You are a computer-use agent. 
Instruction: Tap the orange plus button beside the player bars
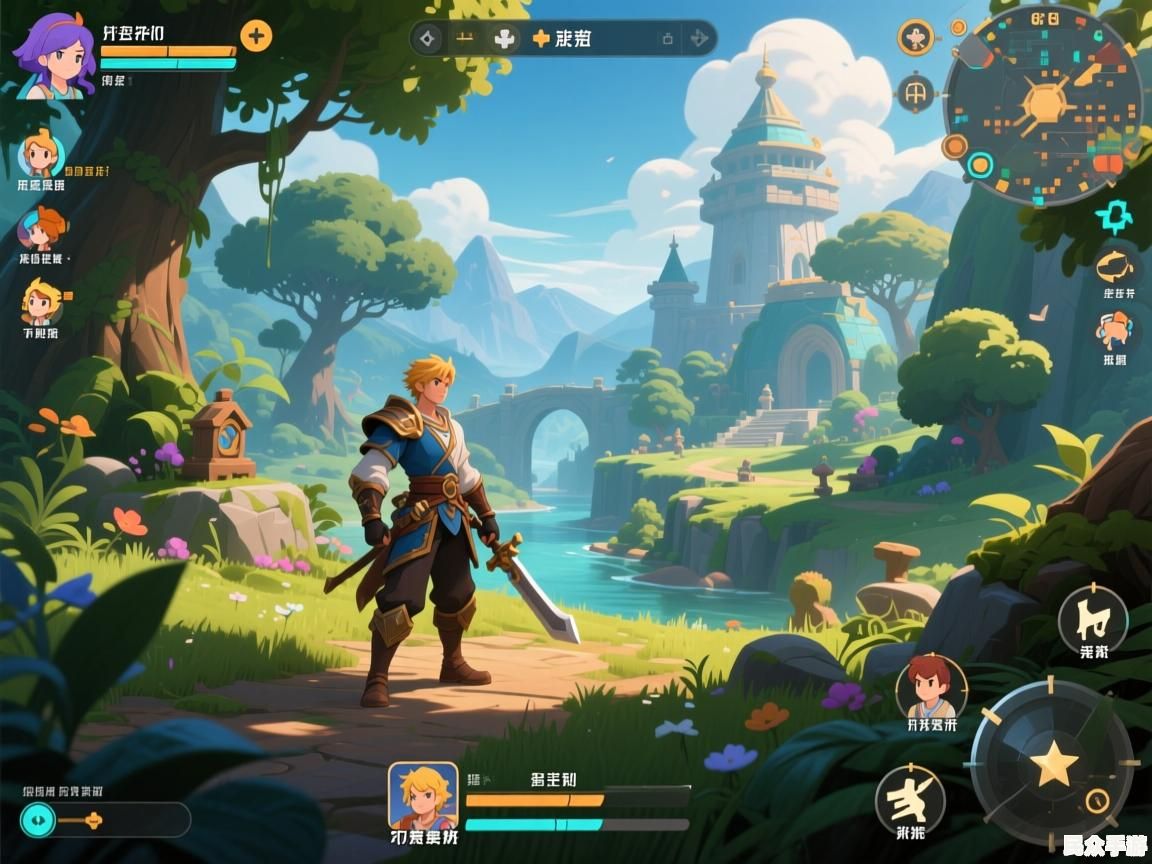point(256,37)
